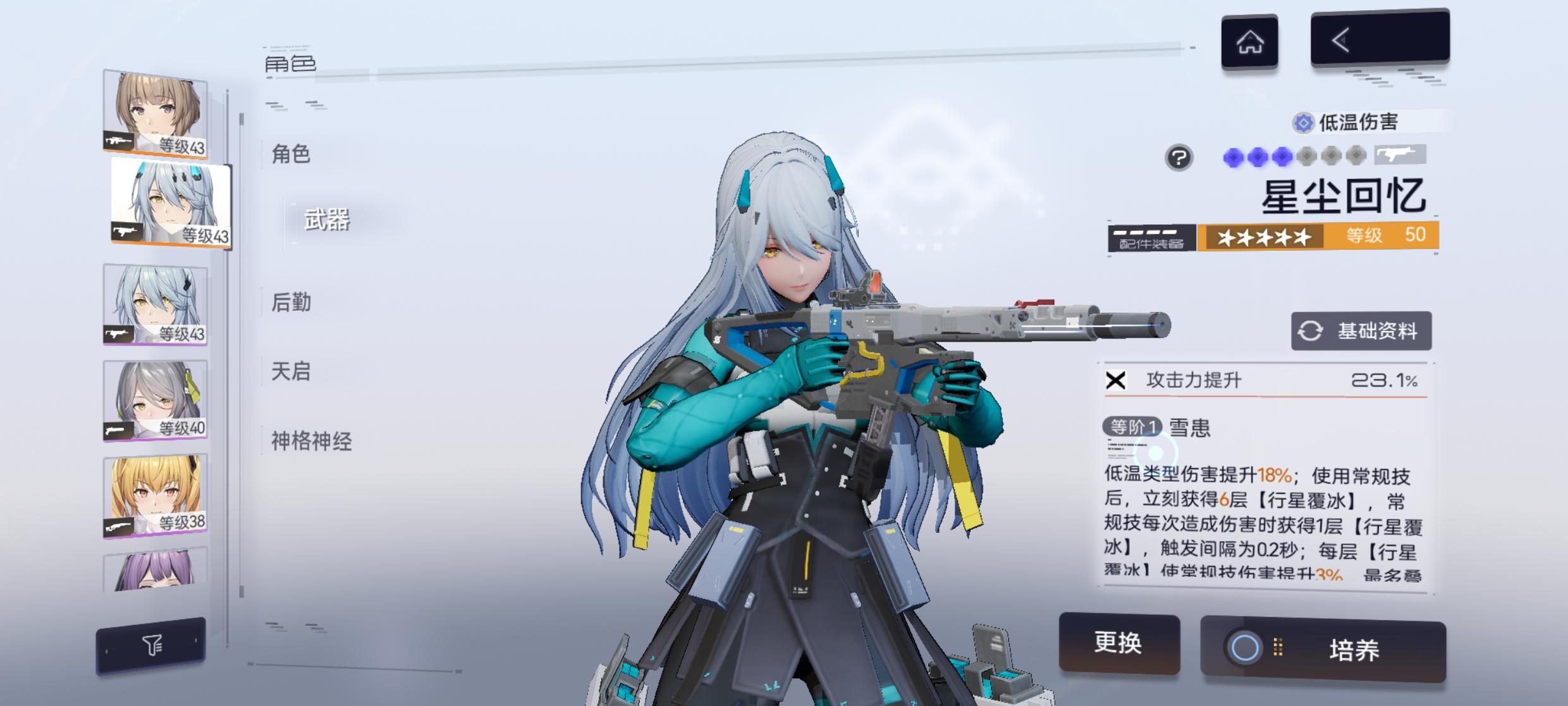Toggle the first blue breakthrough node
The height and width of the screenshot is (706, 1568).
1234,157
